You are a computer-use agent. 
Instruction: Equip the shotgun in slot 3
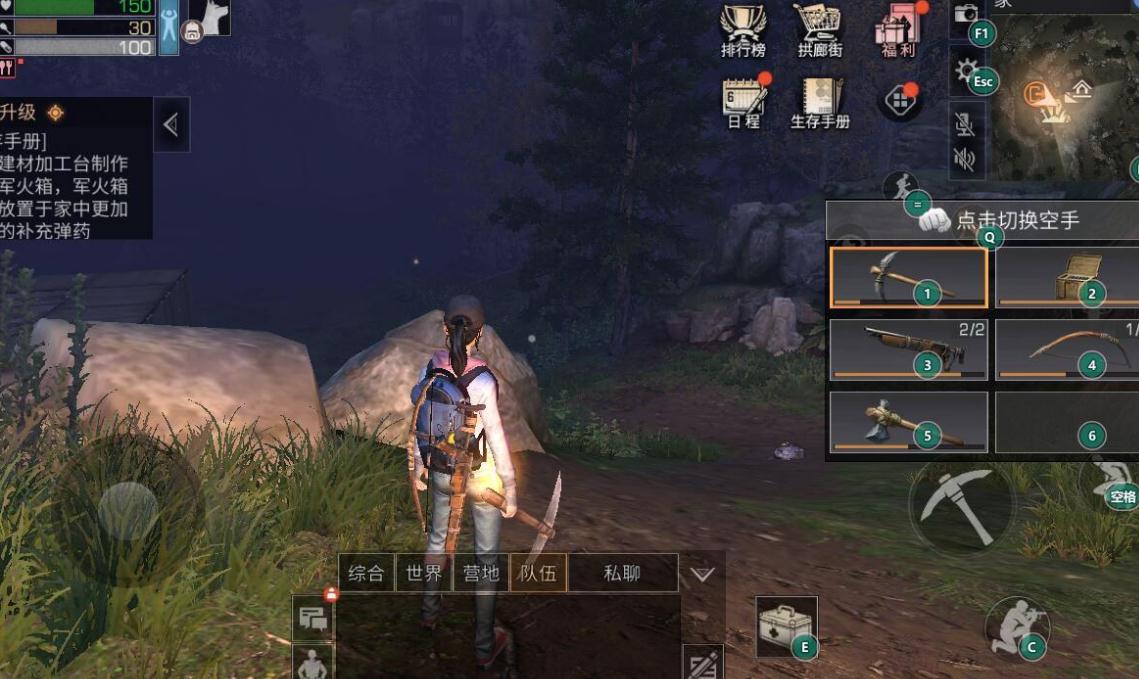coord(908,350)
